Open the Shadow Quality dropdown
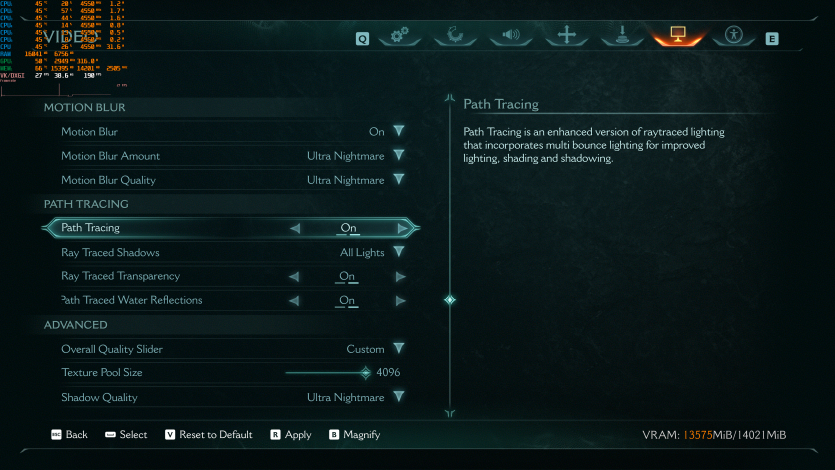Viewport: 835px width, 470px height. click(x=398, y=397)
